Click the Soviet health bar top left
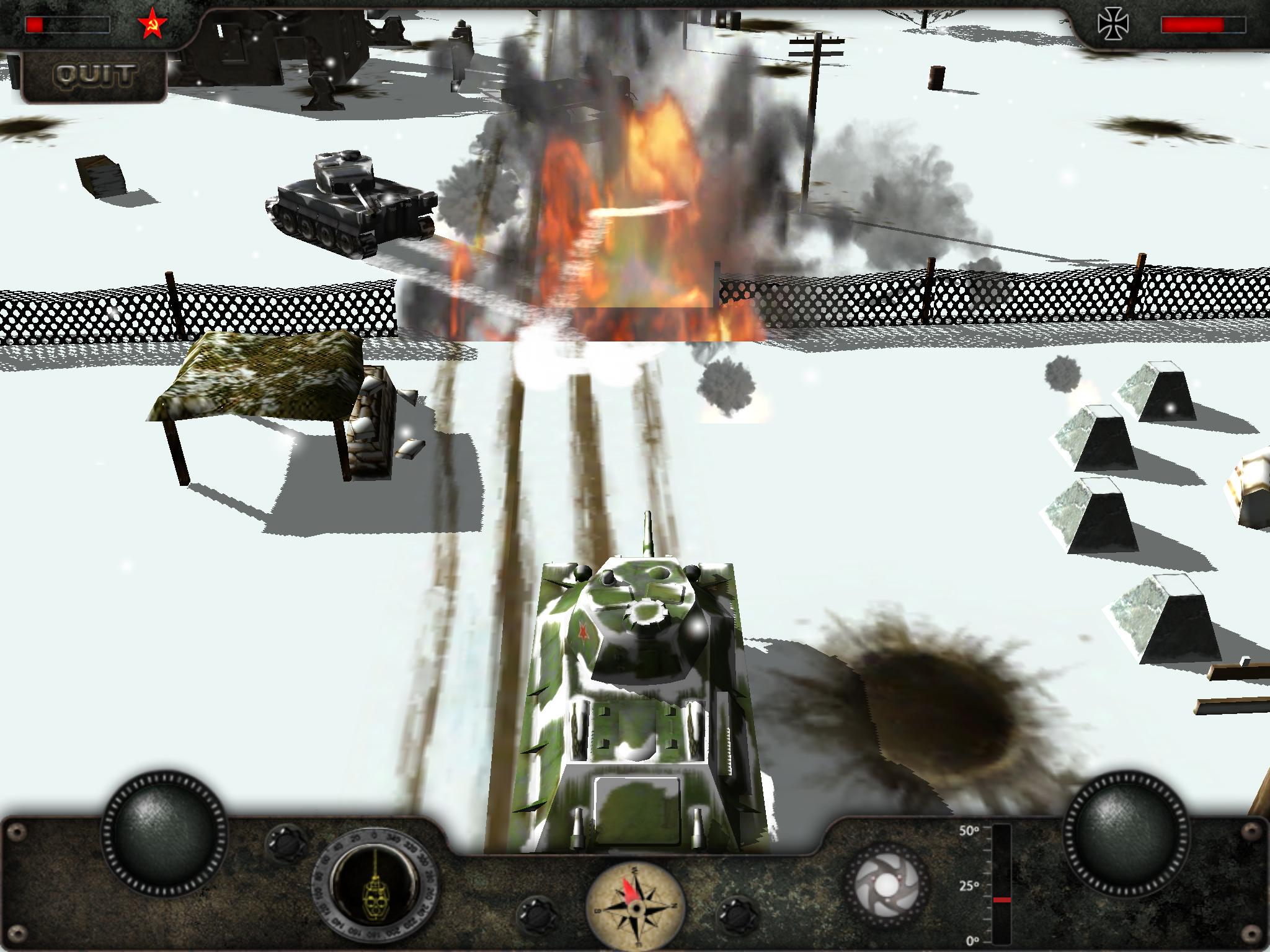This screenshot has width=1270, height=952. [x=68, y=24]
